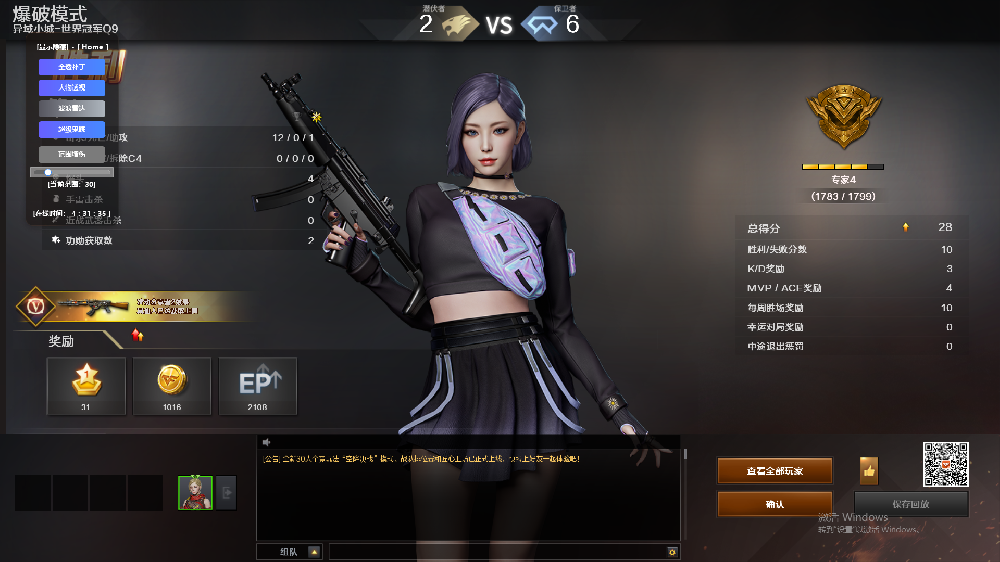Select the blonde player avatar portrait

195,492
